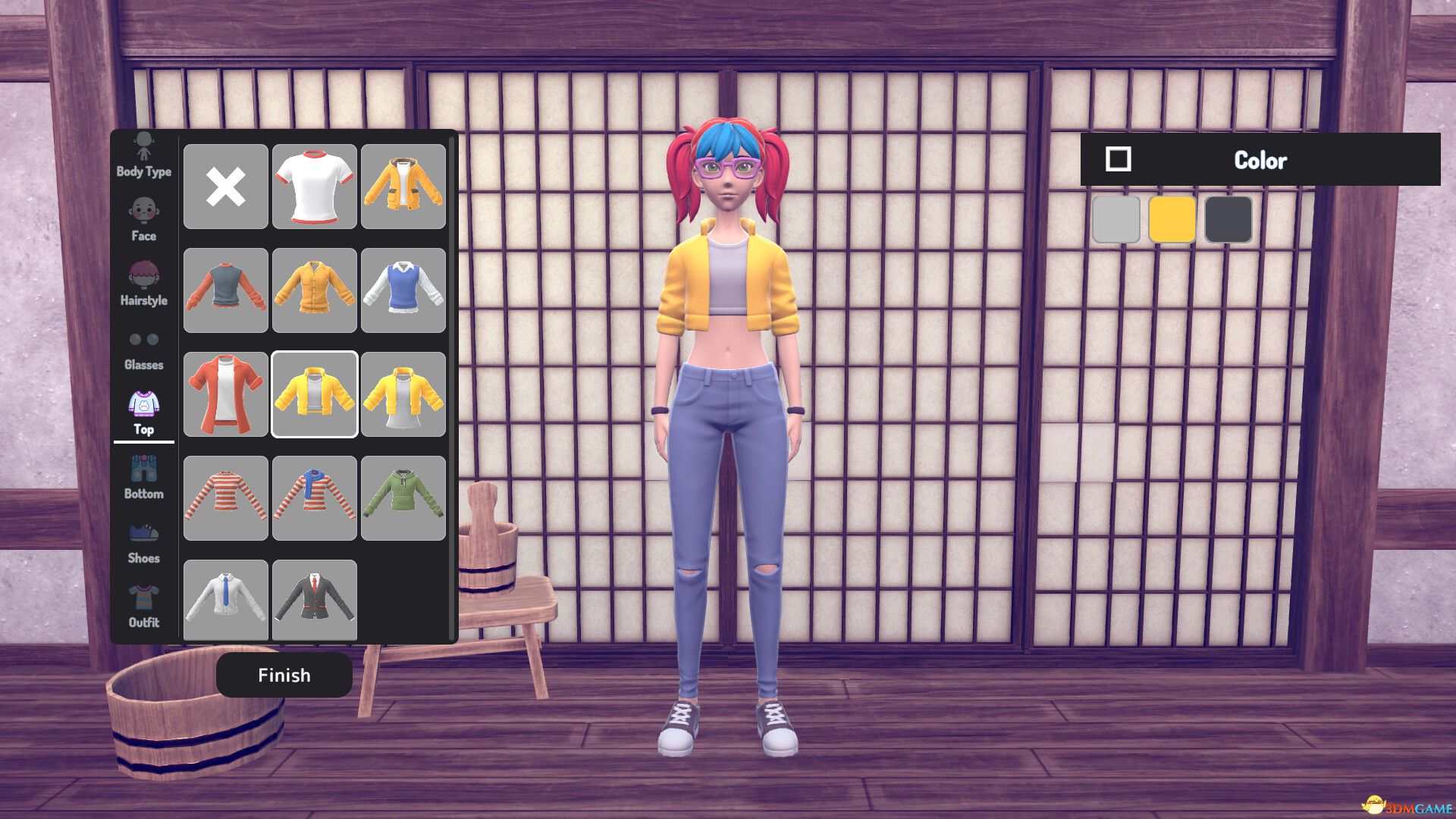Select the yellow color swatch
Screen dimensions: 1456x819
[x=1172, y=220]
